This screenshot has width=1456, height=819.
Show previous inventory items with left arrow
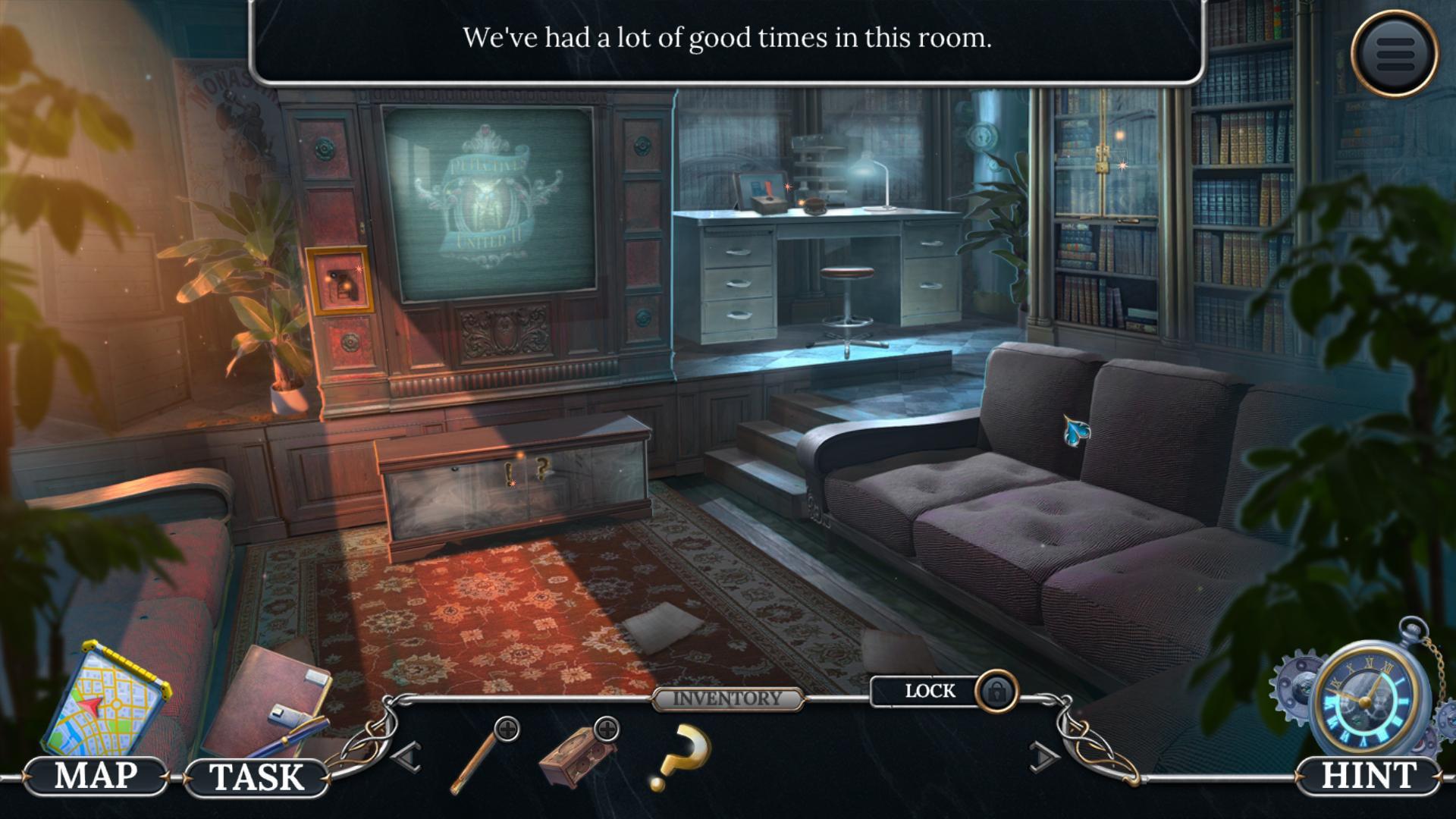tap(407, 757)
